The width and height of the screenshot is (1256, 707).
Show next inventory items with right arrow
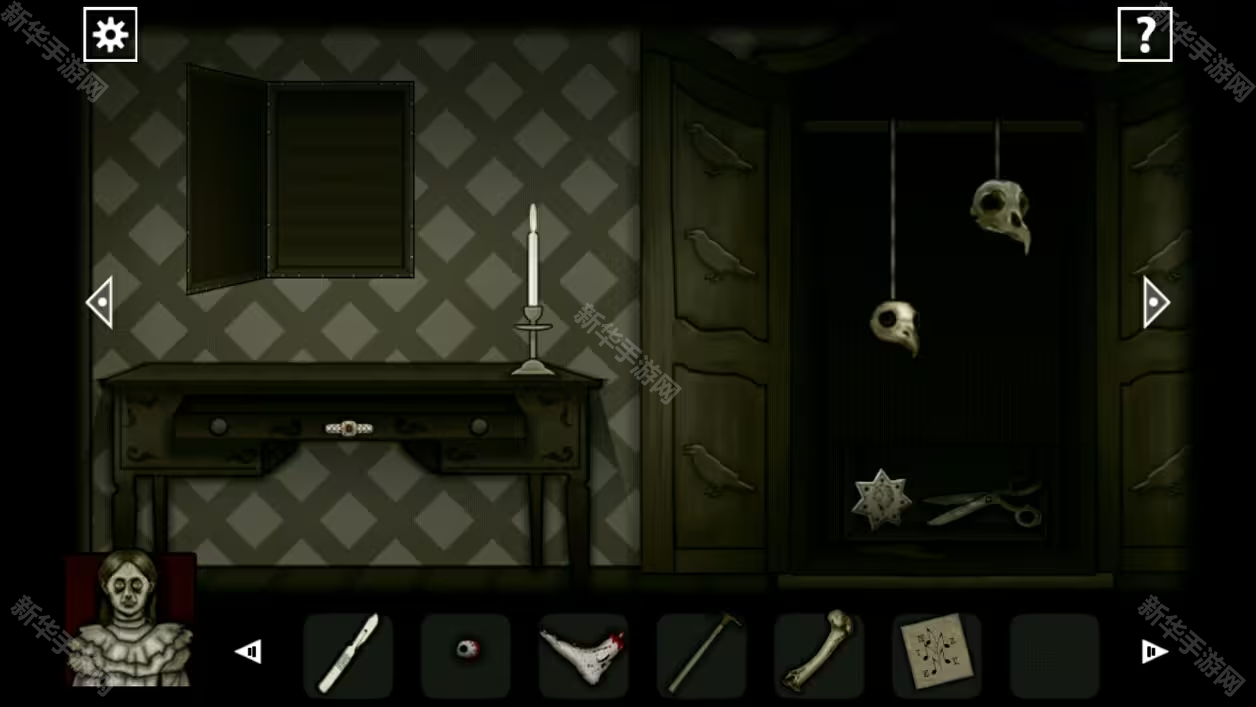tap(1154, 652)
